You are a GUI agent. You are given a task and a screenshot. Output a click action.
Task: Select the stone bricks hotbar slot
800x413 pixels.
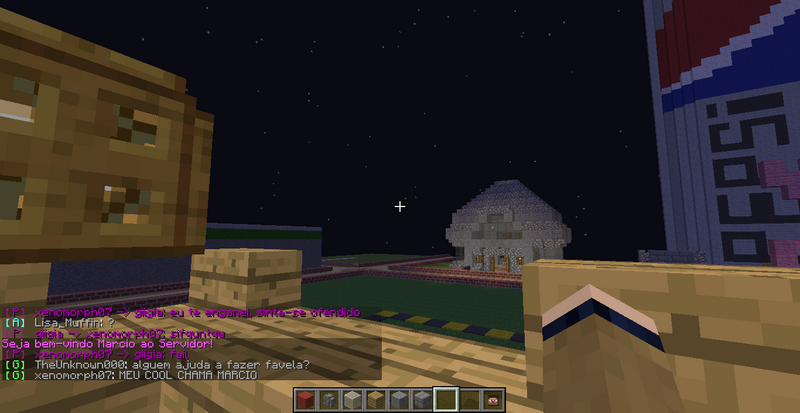point(422,401)
